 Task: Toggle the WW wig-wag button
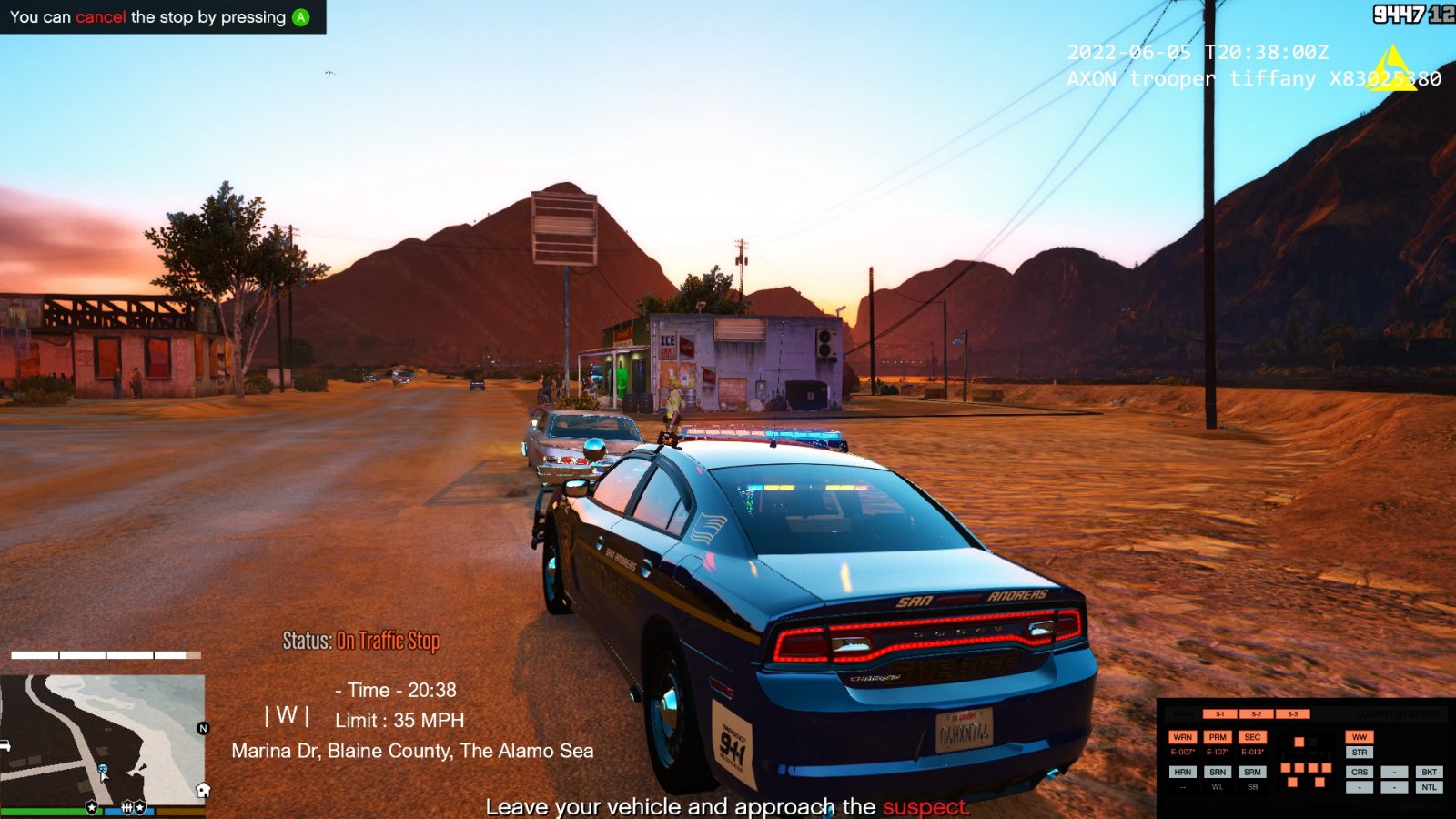1360,737
